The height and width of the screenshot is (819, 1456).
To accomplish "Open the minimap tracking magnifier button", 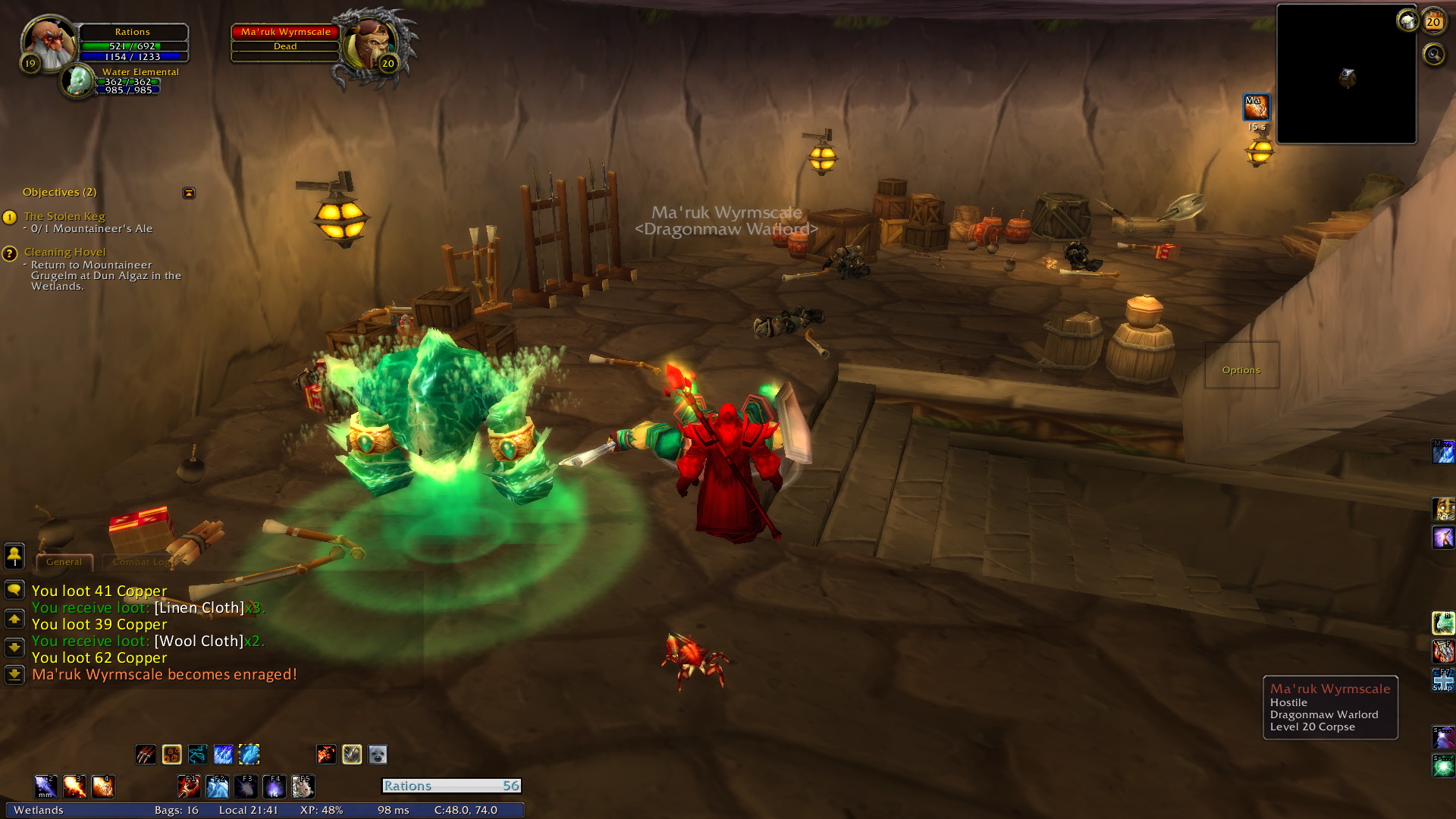I will pyautogui.click(x=1433, y=55).
